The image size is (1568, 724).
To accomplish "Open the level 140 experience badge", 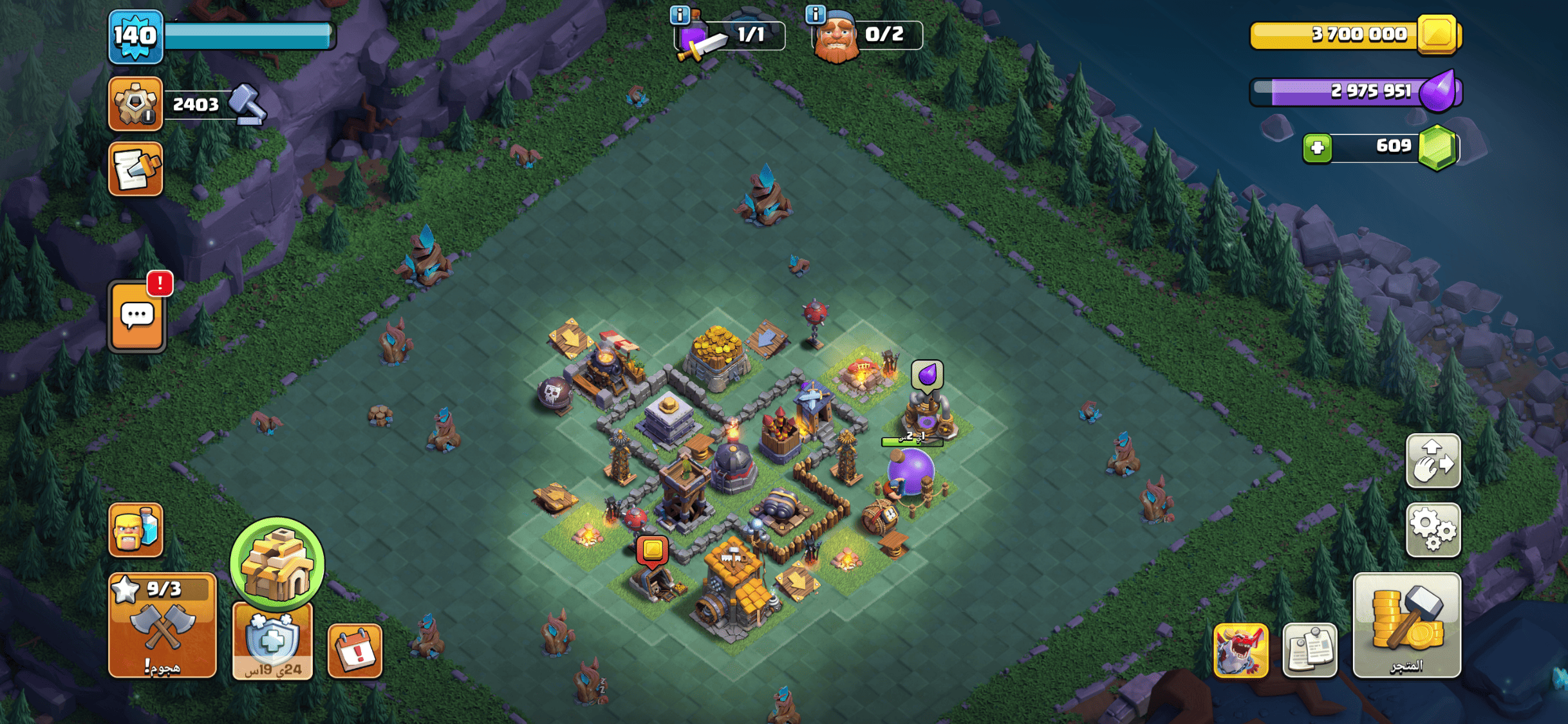I will (135, 36).
